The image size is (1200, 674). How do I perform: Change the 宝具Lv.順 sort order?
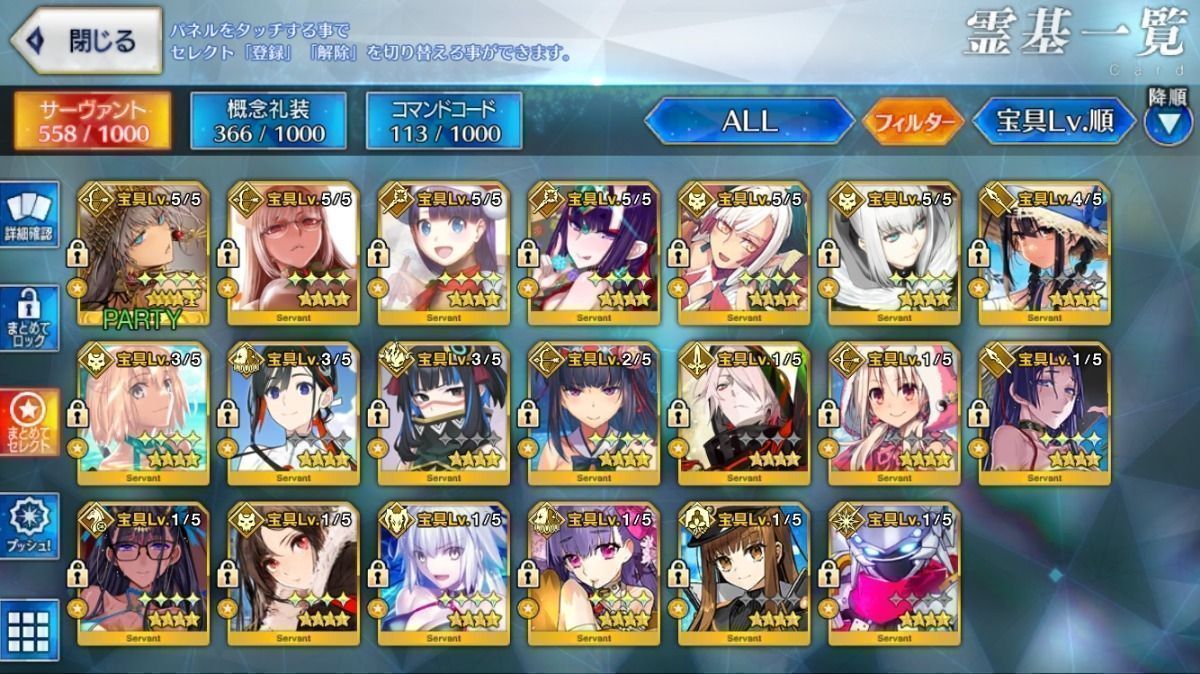click(x=1054, y=122)
